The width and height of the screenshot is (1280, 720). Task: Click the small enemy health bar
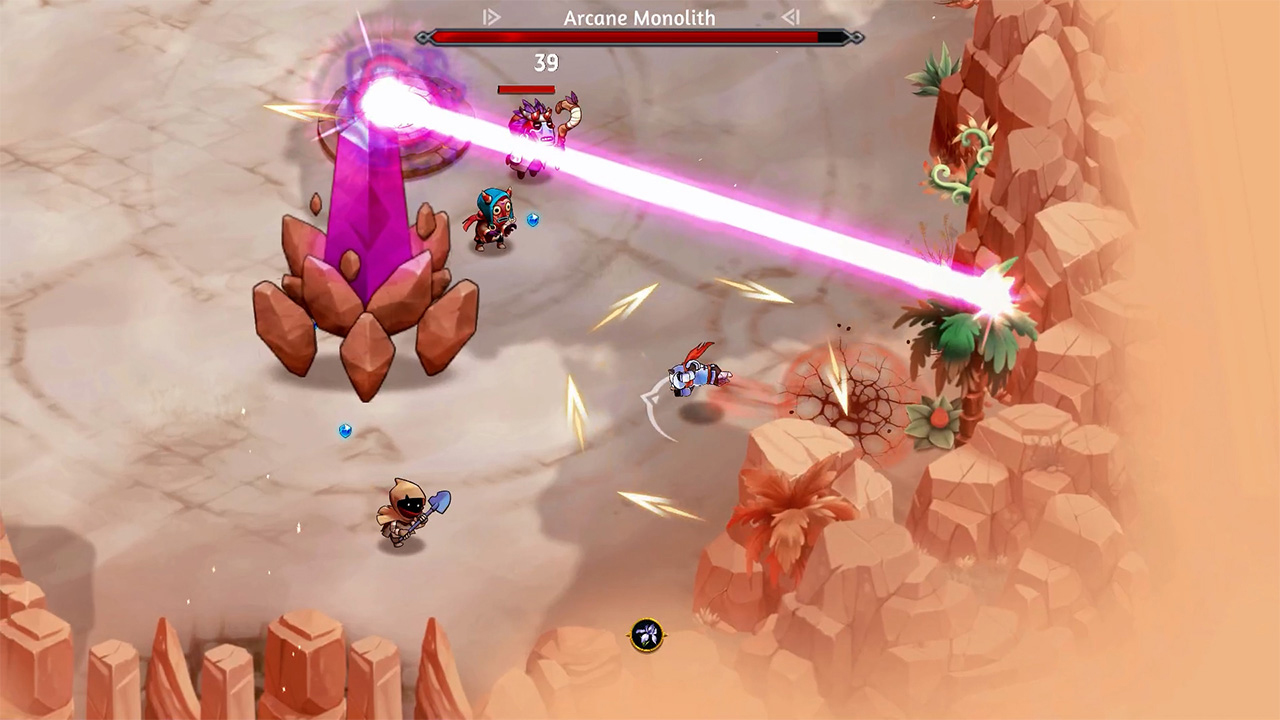(525, 89)
